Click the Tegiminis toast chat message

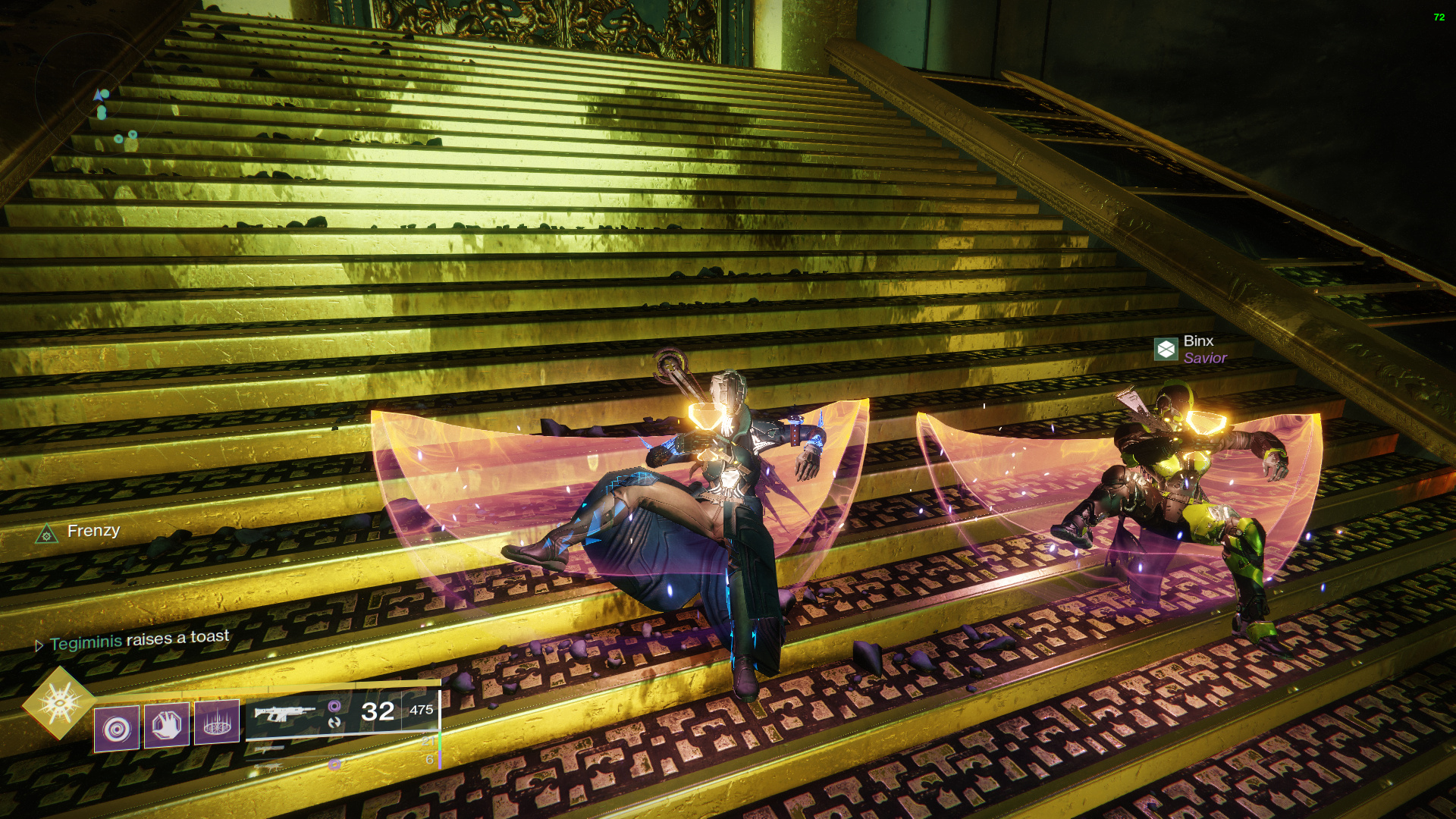coord(139,640)
